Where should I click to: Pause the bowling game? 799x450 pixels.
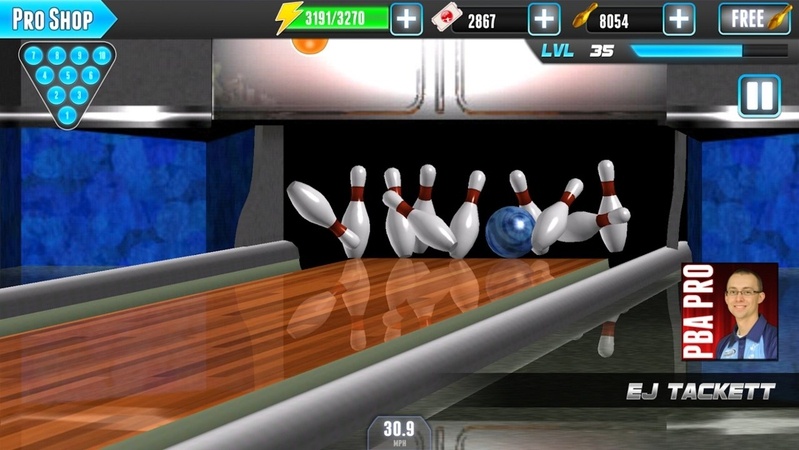click(759, 96)
